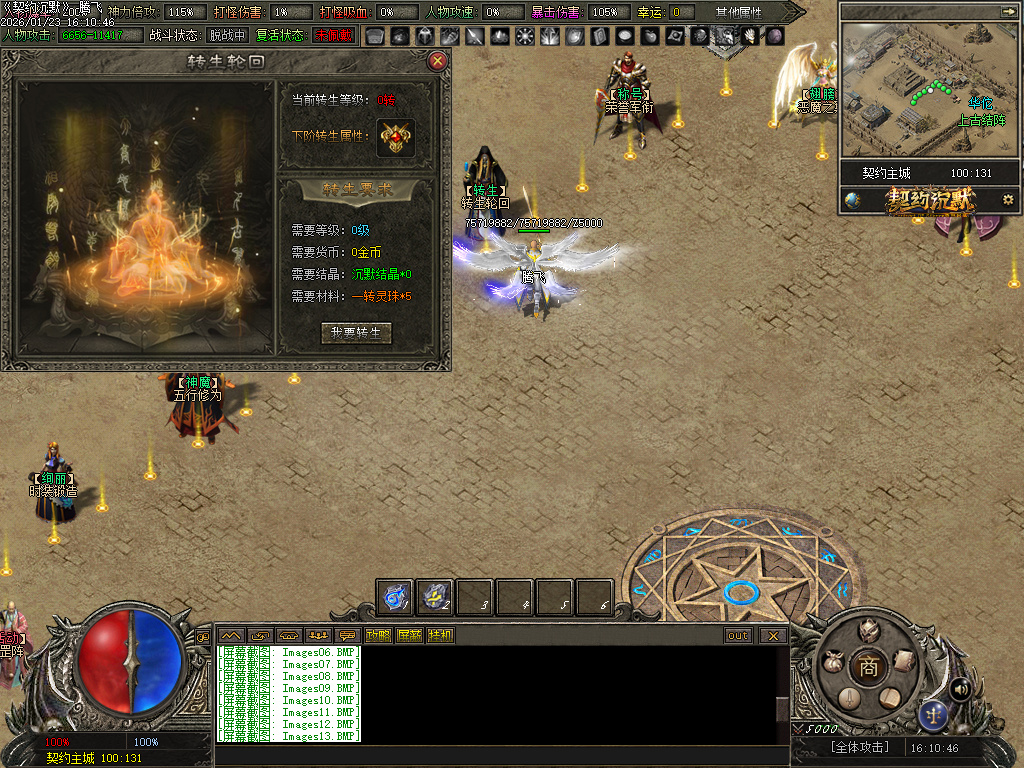Screen dimensions: 1024x768
Task: Click the 我要转生 reincarnate button
Action: pos(356,333)
